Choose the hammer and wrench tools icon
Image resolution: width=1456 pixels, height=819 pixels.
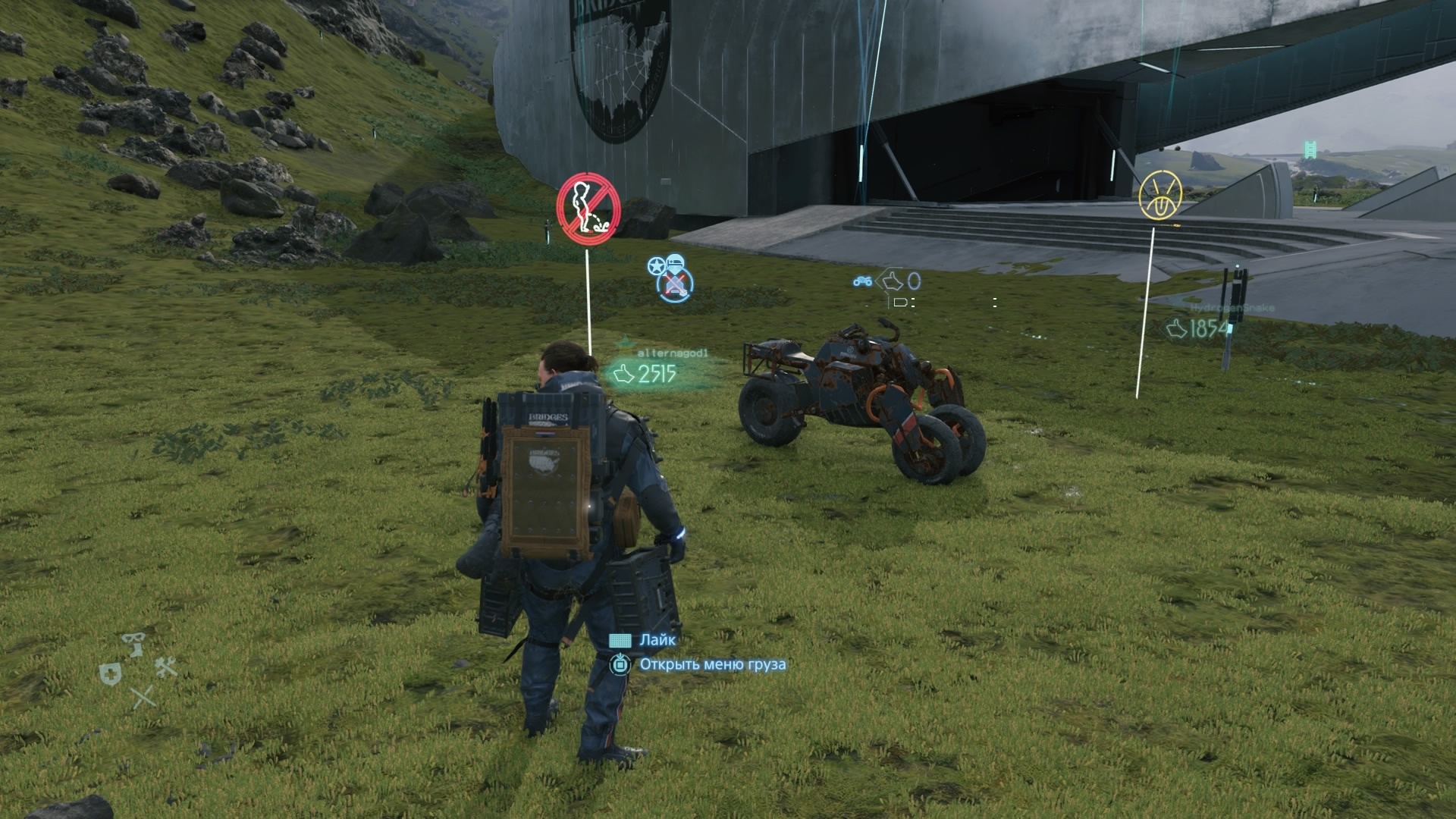pyautogui.click(x=165, y=667)
